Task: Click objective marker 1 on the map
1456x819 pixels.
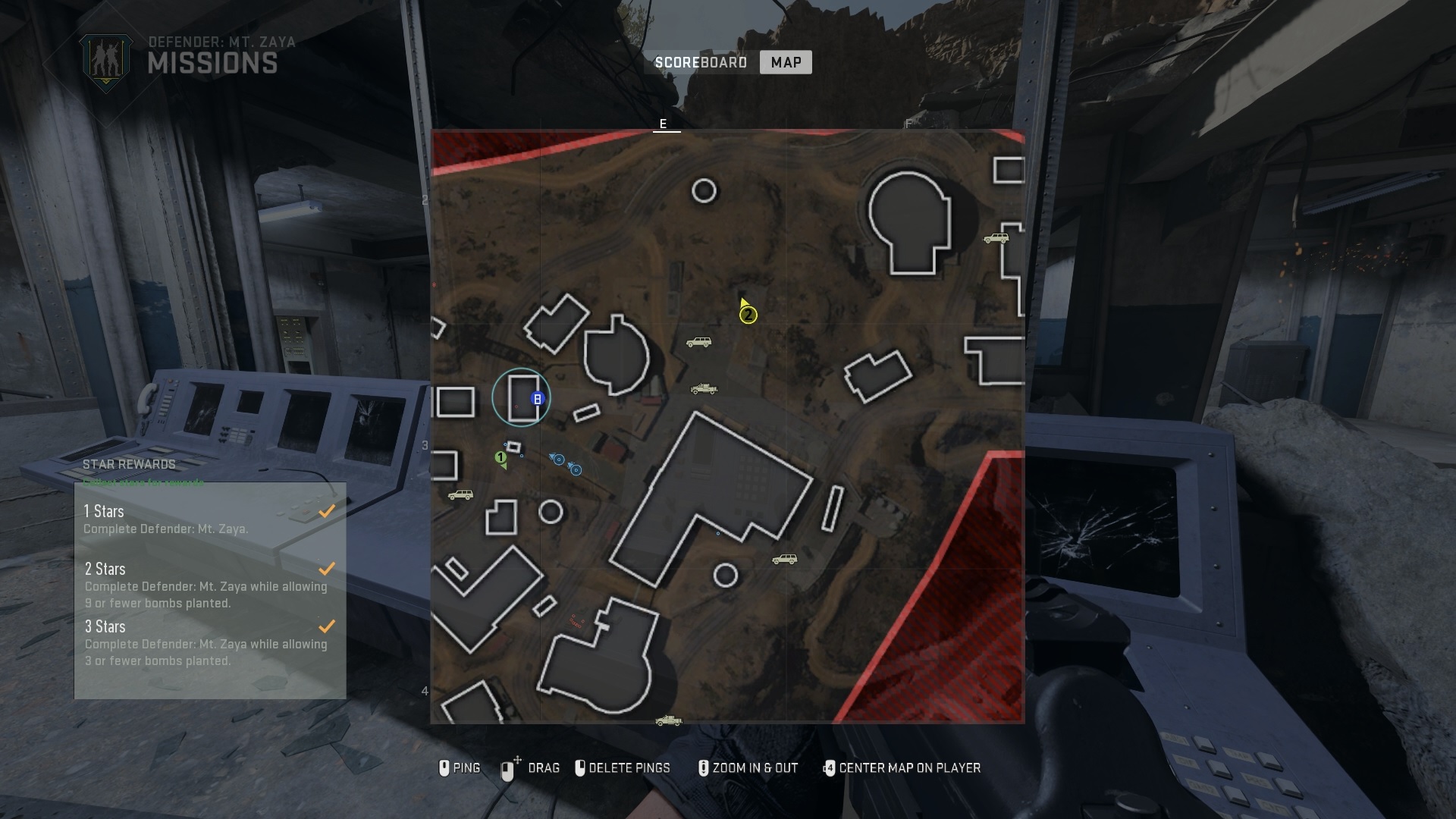Action: (x=500, y=457)
